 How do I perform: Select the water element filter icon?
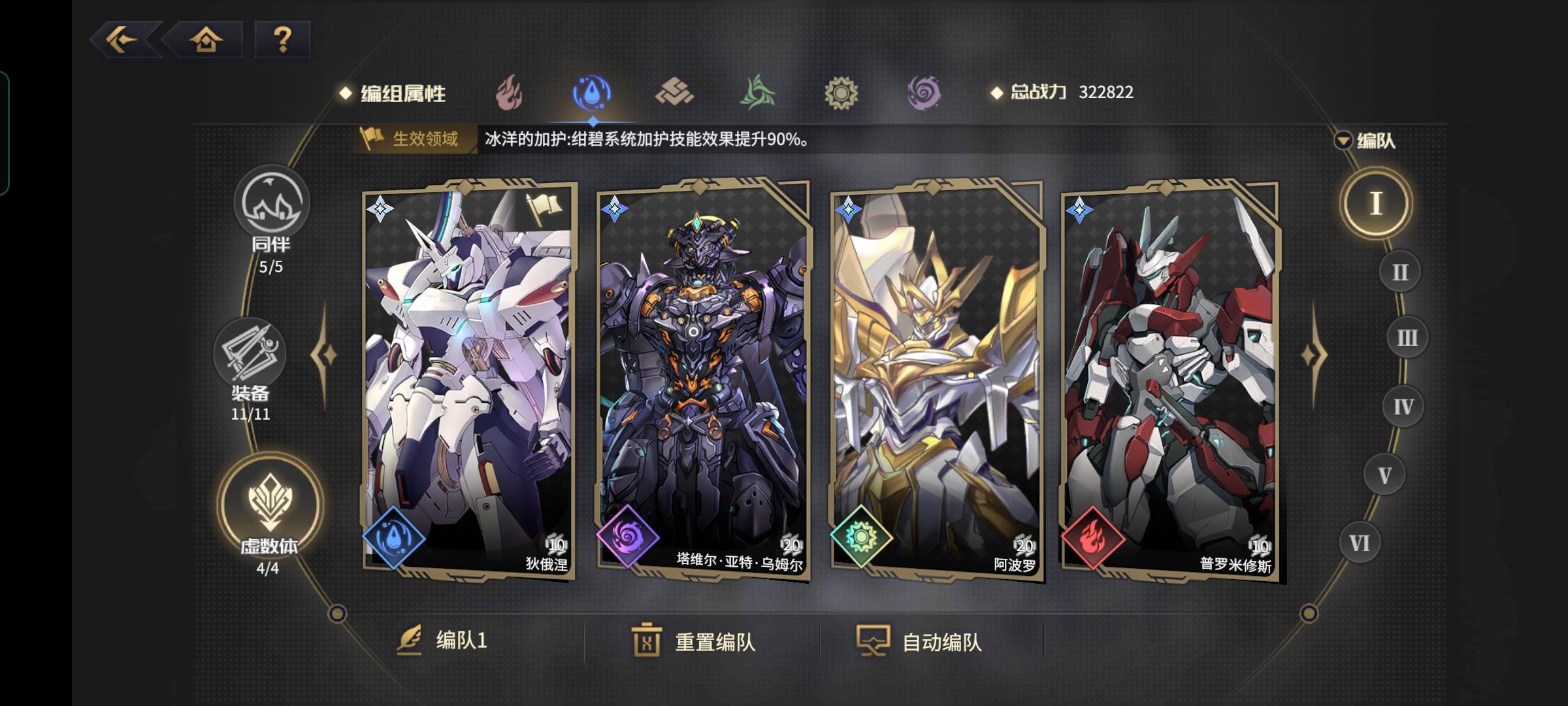click(x=591, y=93)
